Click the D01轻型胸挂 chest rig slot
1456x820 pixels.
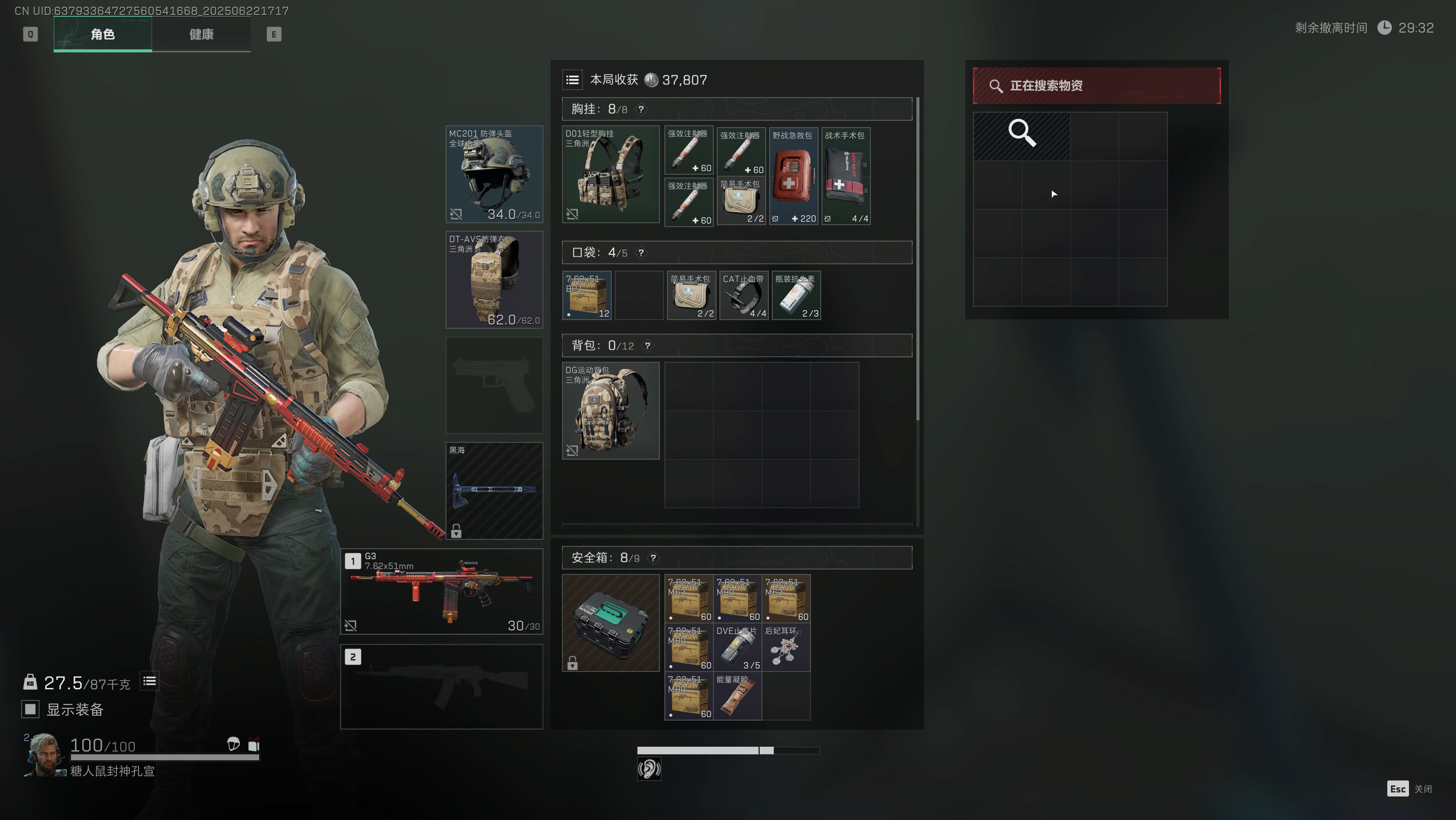coord(611,174)
